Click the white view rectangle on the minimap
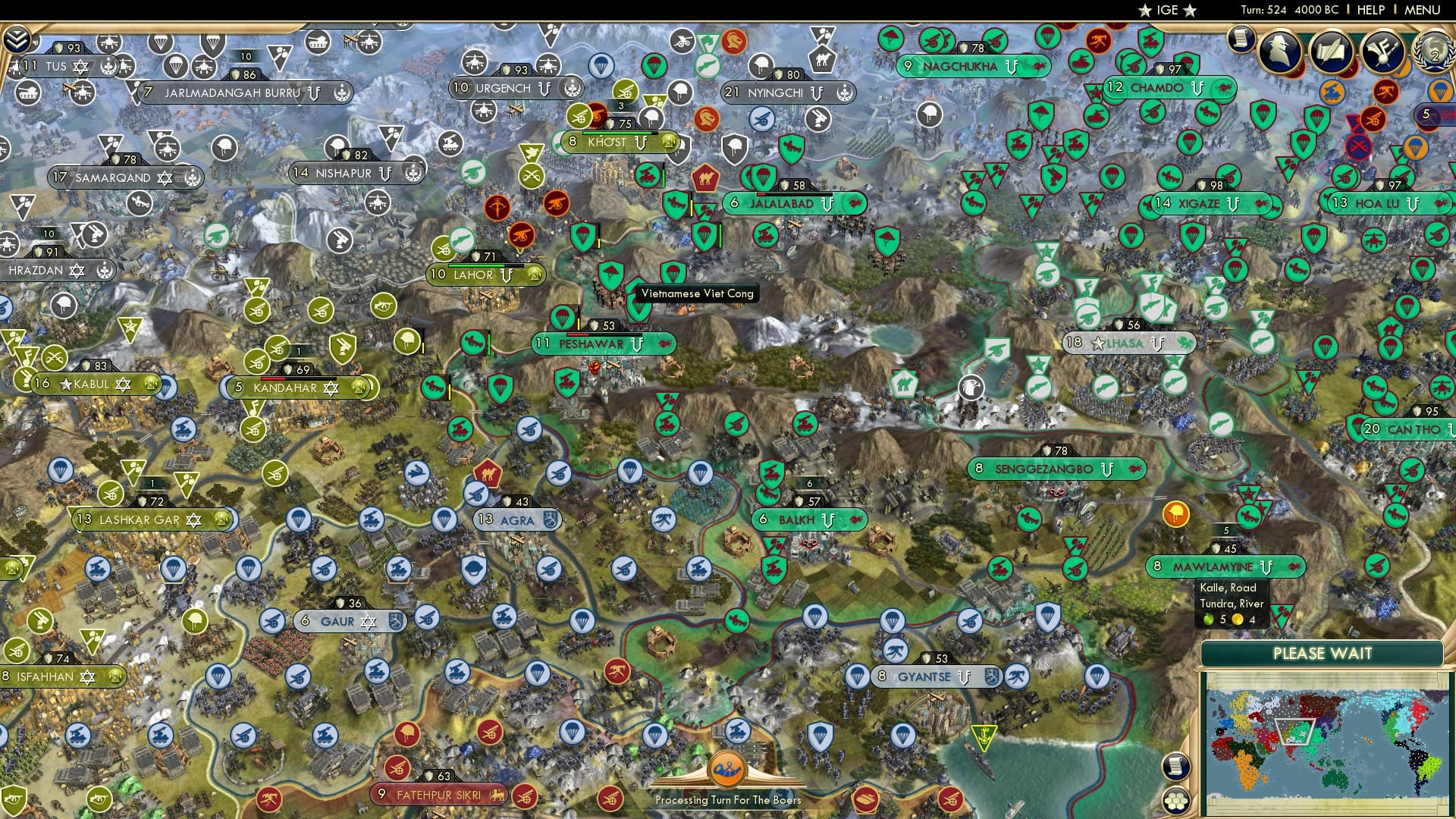This screenshot has height=819, width=1456. click(x=1294, y=730)
